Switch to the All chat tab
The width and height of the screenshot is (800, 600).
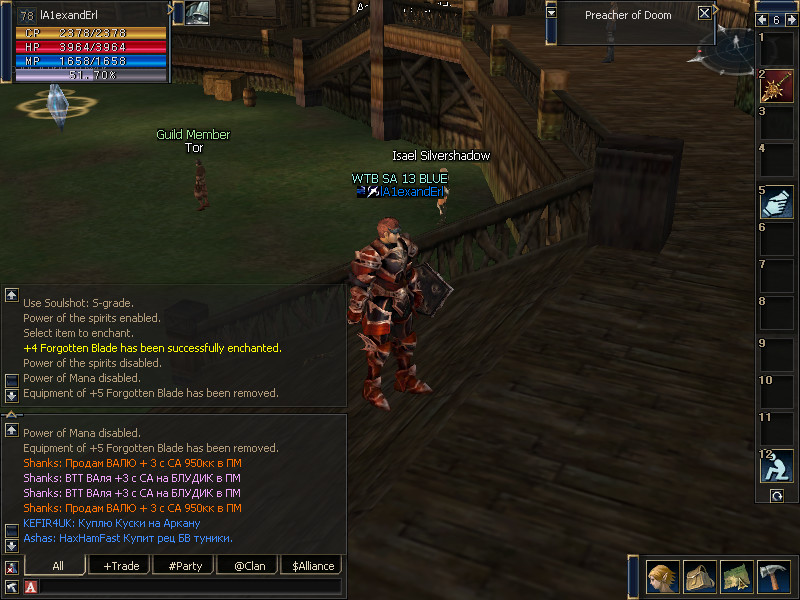57,566
